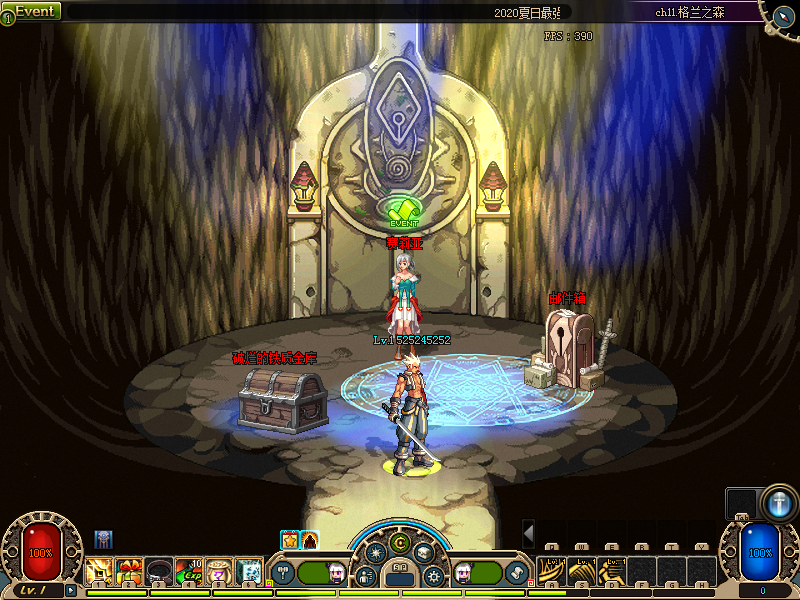
Task: Open the character info silhouette button
Action: click(367, 576)
